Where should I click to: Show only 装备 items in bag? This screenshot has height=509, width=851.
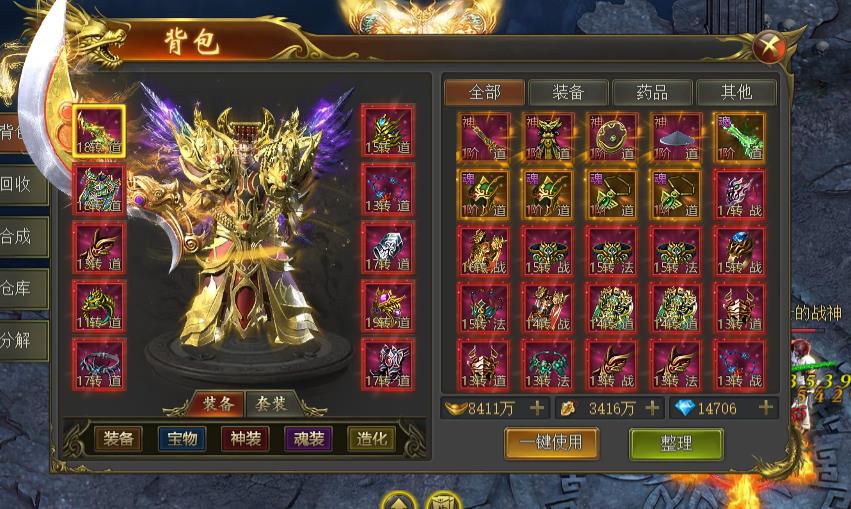pyautogui.click(x=568, y=92)
